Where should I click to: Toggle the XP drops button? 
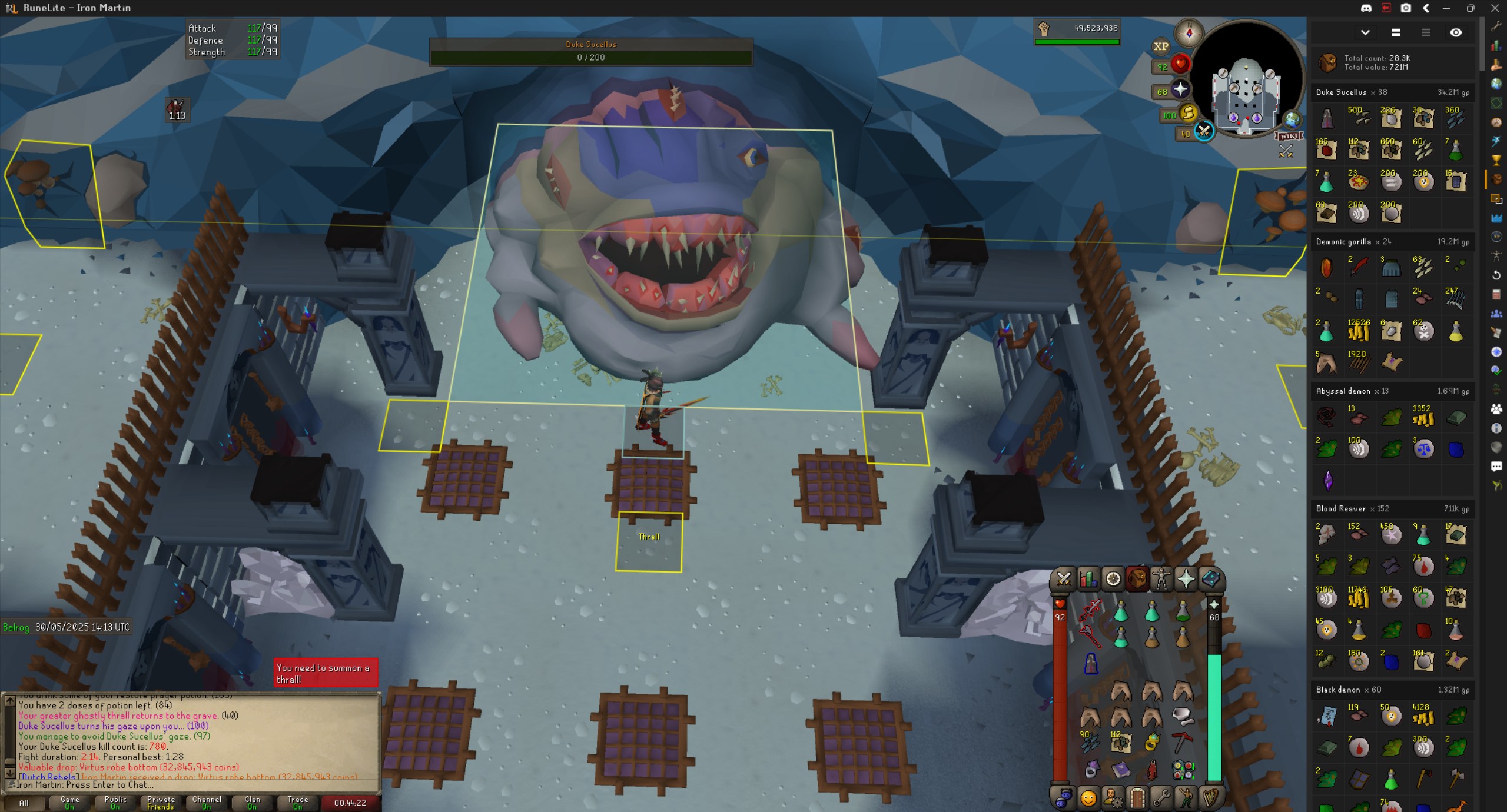click(1160, 46)
